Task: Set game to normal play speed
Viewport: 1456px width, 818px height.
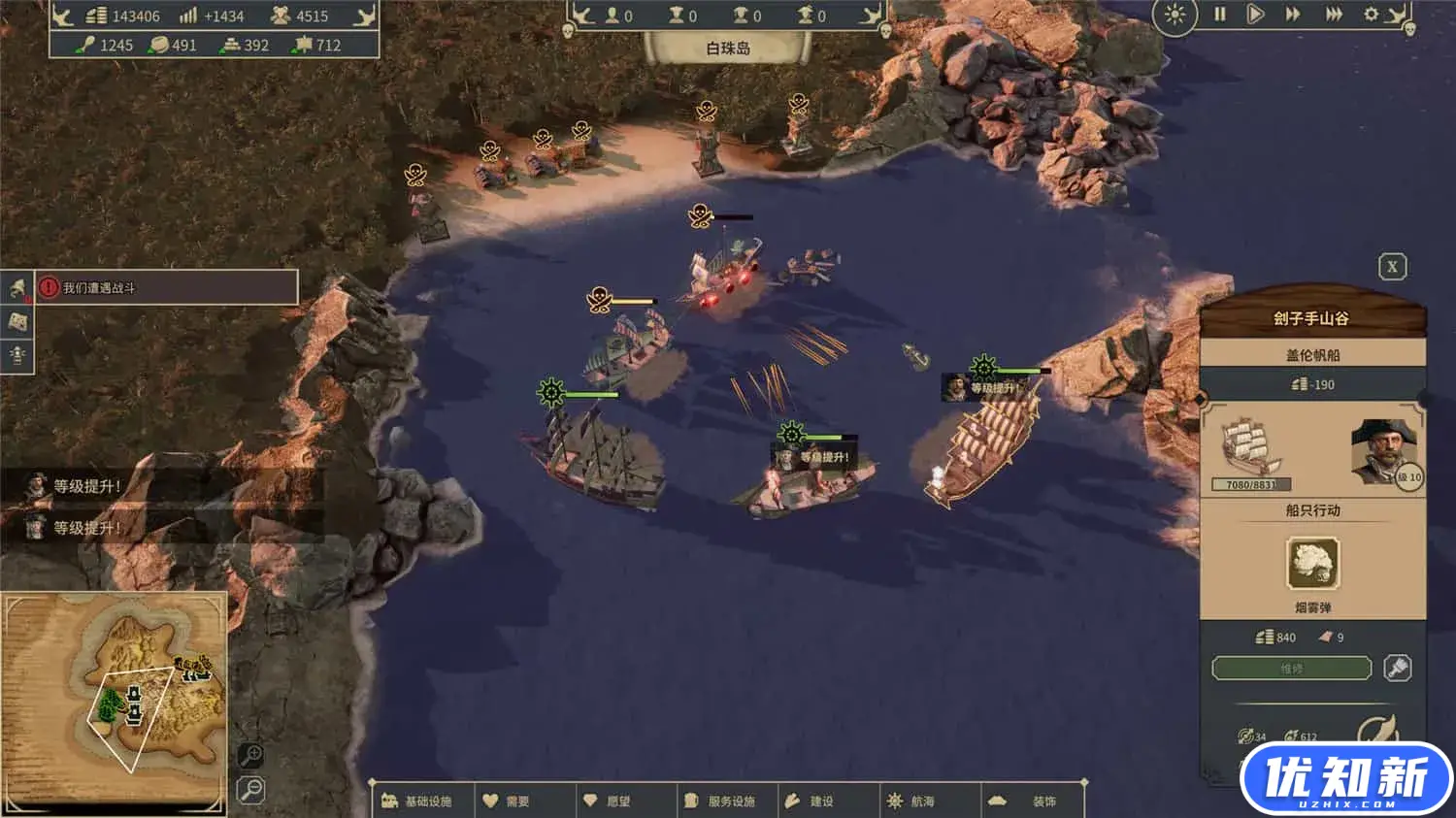Action: coord(1255,15)
